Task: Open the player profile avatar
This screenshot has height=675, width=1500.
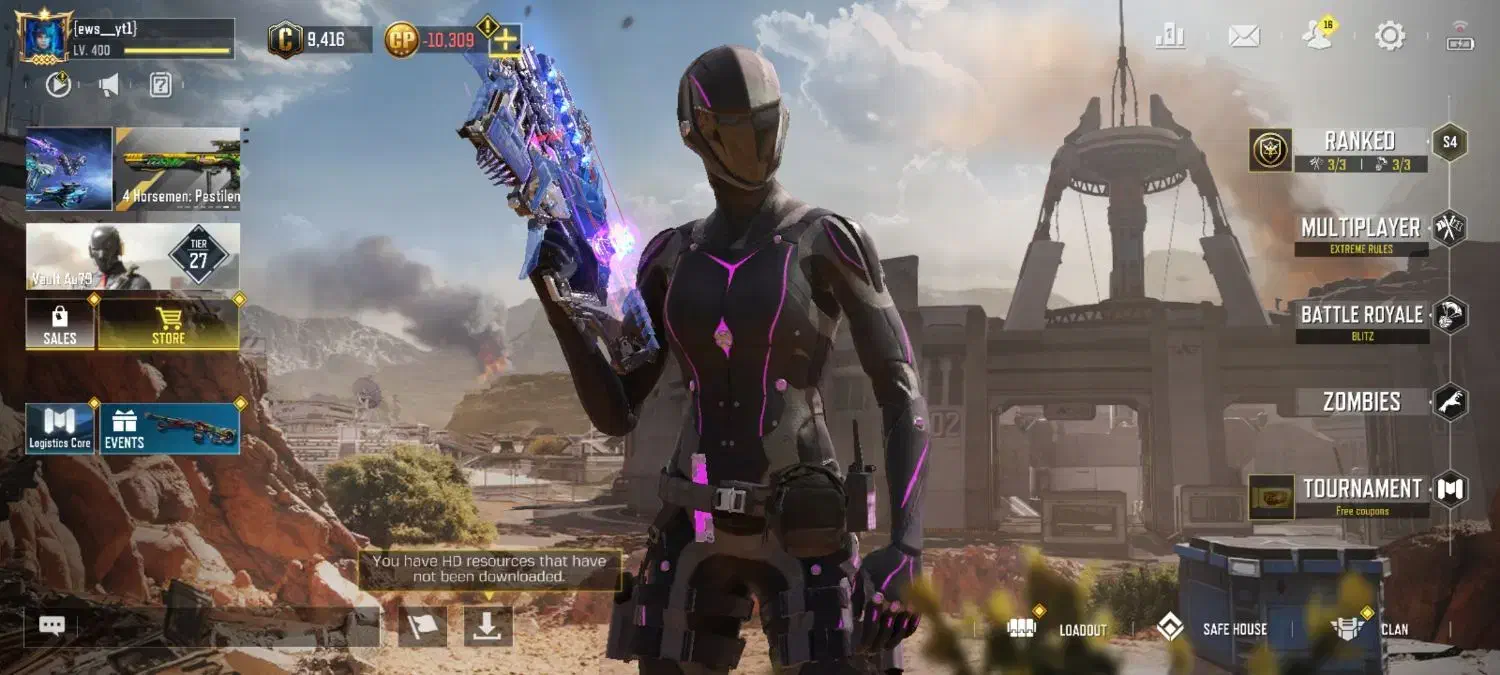Action: [x=44, y=38]
